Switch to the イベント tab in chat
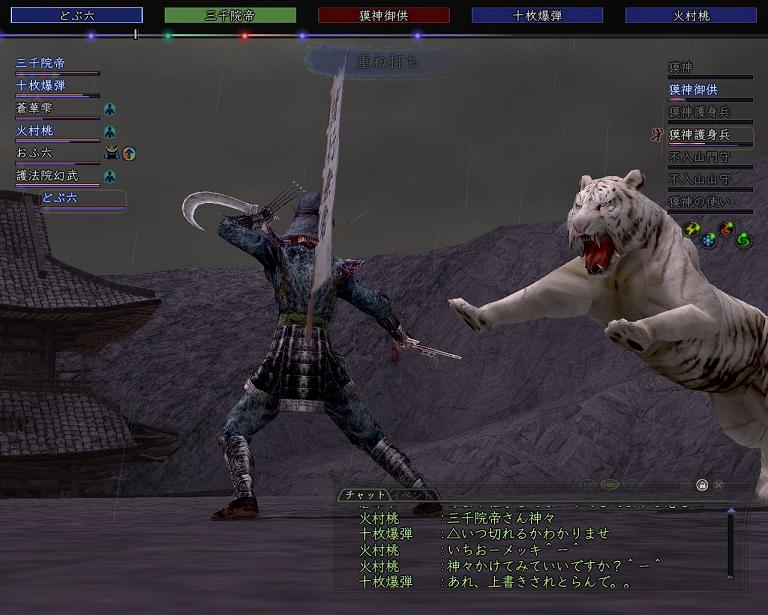 (x=413, y=495)
